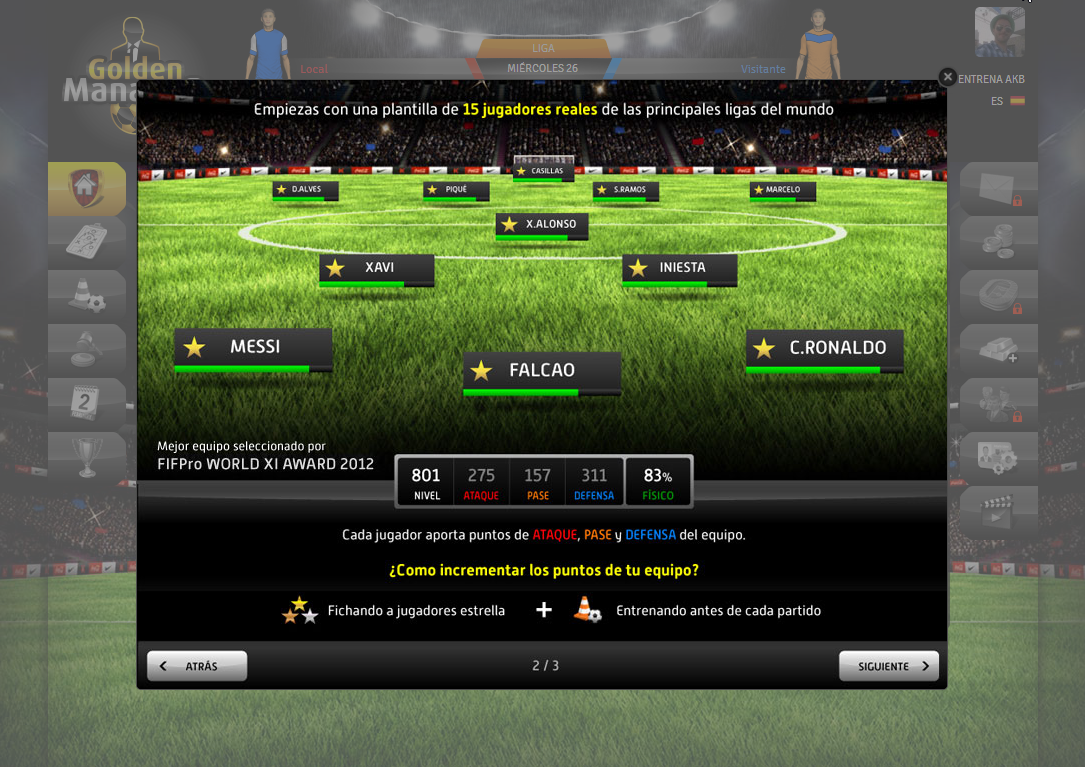Click the gold ingots plus icon
The width and height of the screenshot is (1085, 767).
[x=997, y=349]
